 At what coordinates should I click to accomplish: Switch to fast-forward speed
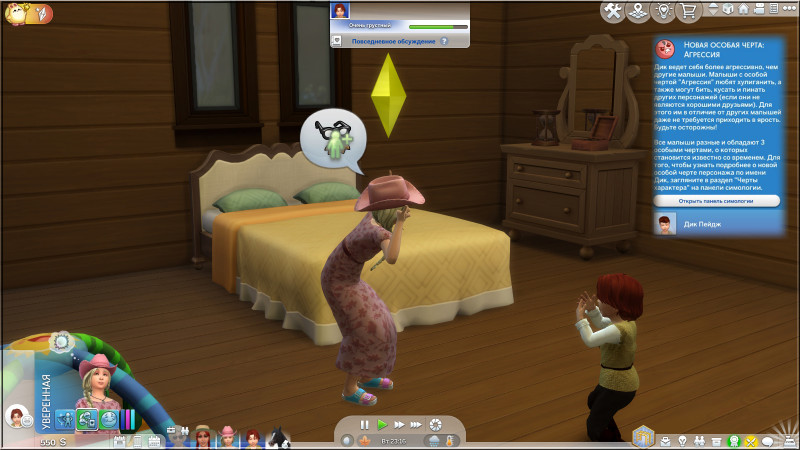(399, 424)
